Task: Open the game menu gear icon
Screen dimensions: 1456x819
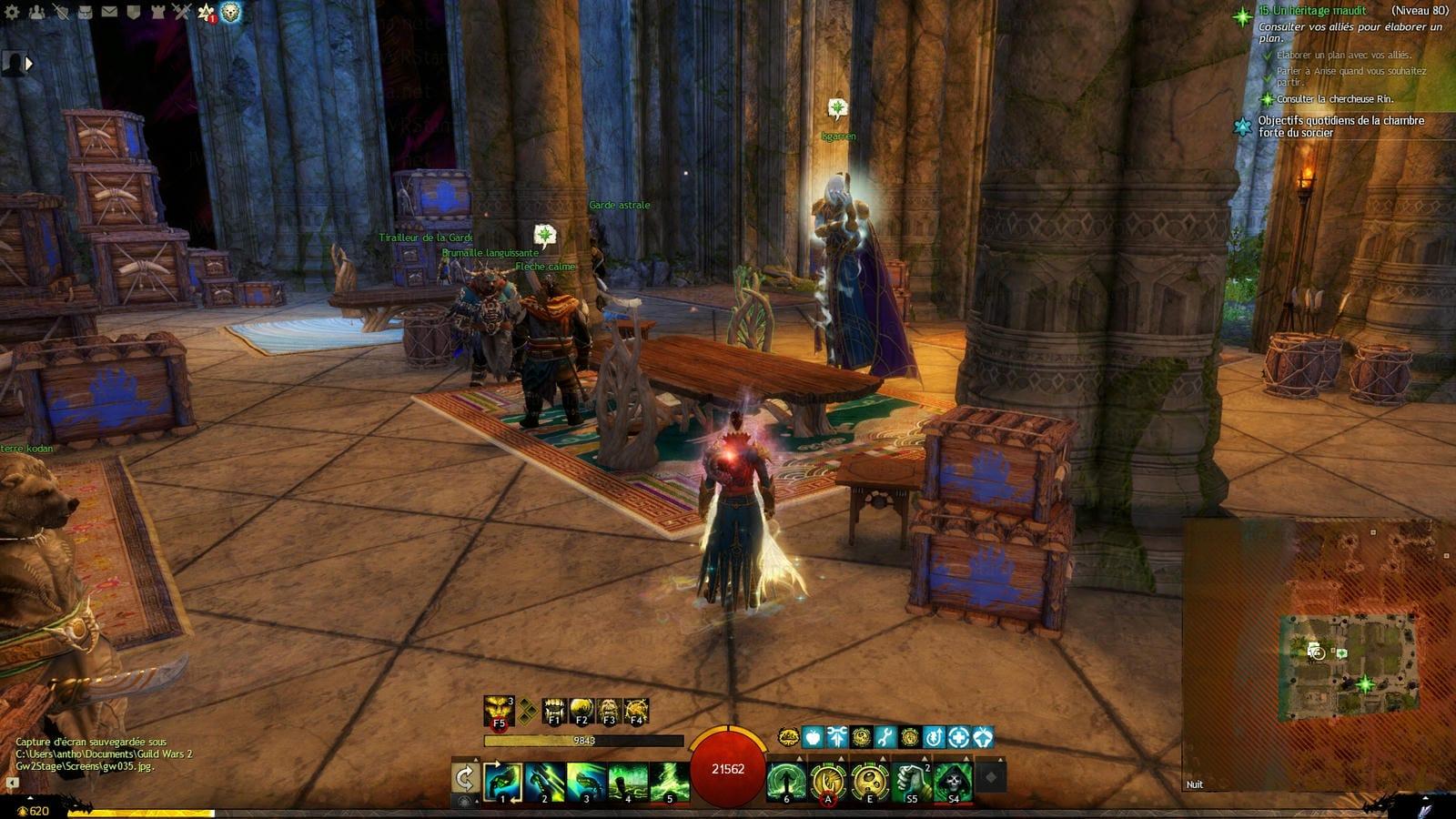Action: [x=12, y=12]
